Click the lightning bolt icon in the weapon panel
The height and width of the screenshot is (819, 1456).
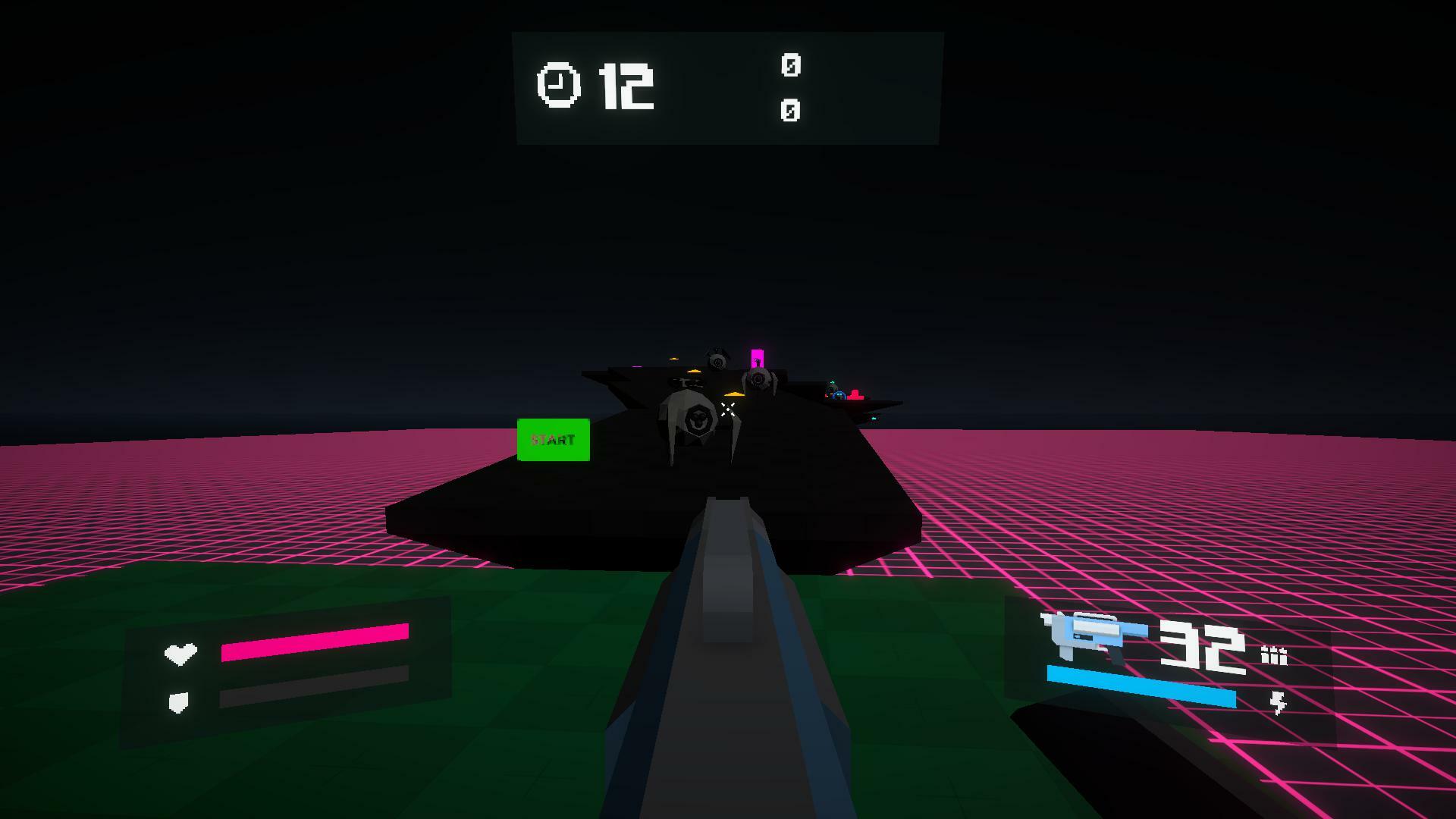pos(1279,701)
